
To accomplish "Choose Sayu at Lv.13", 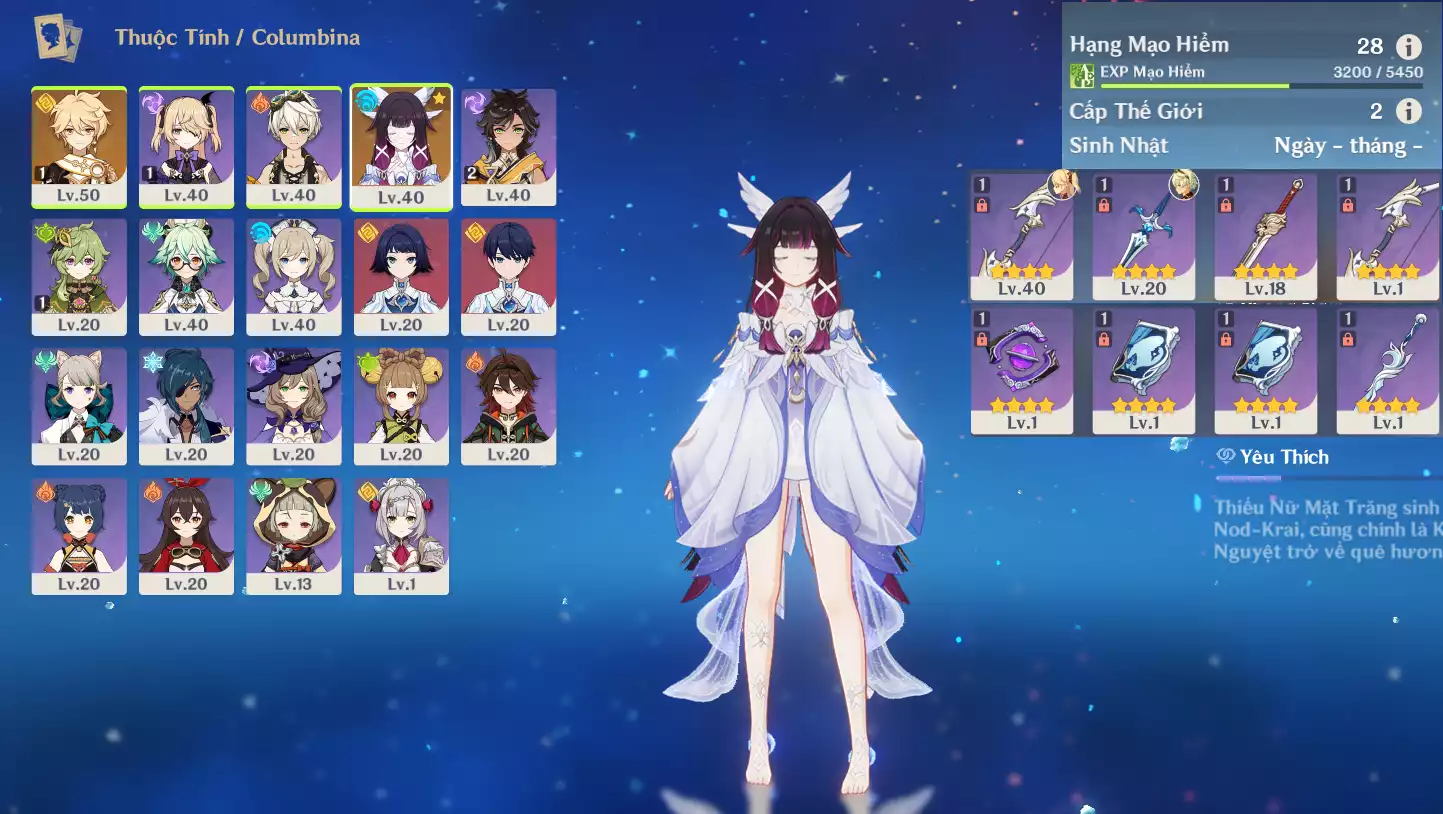I will (x=294, y=536).
